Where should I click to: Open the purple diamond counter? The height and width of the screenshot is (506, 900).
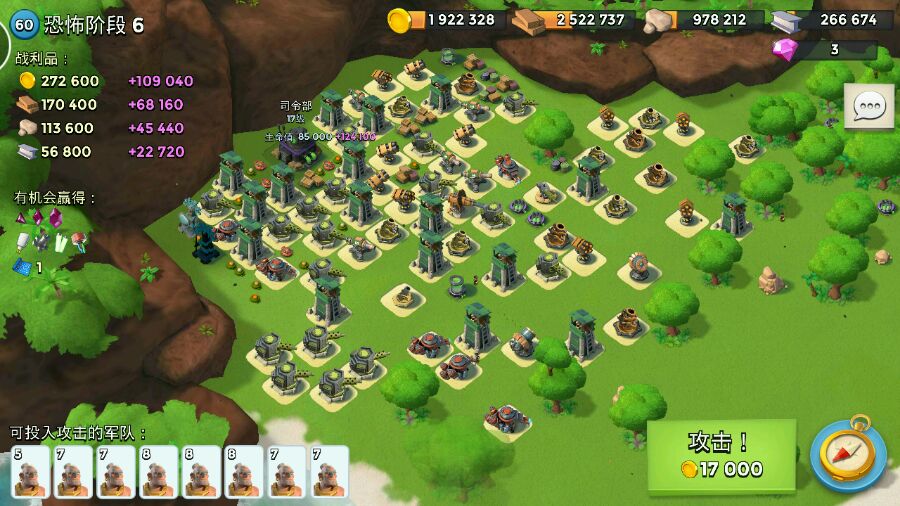(x=825, y=49)
